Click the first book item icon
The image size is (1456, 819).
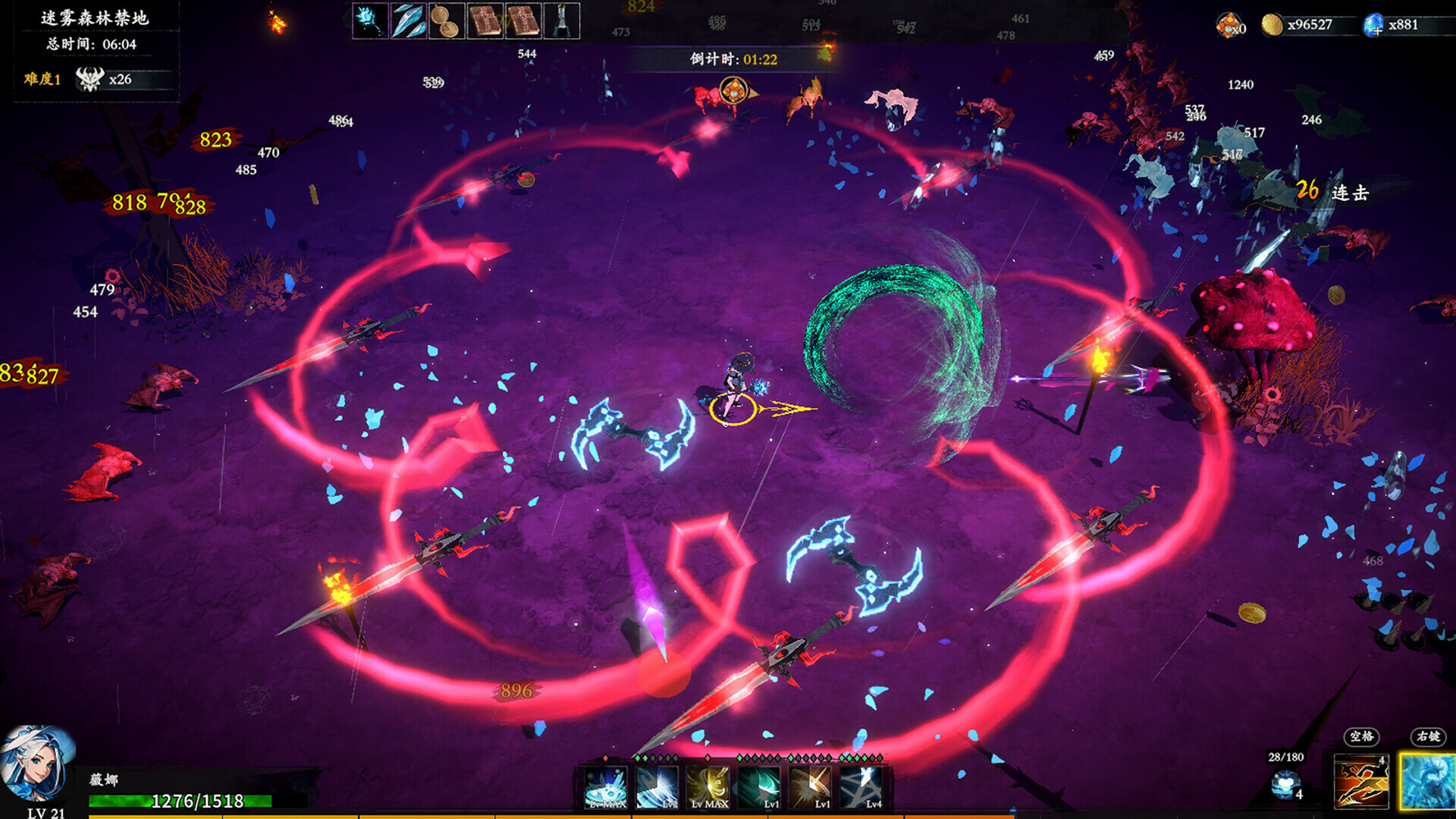point(485,20)
